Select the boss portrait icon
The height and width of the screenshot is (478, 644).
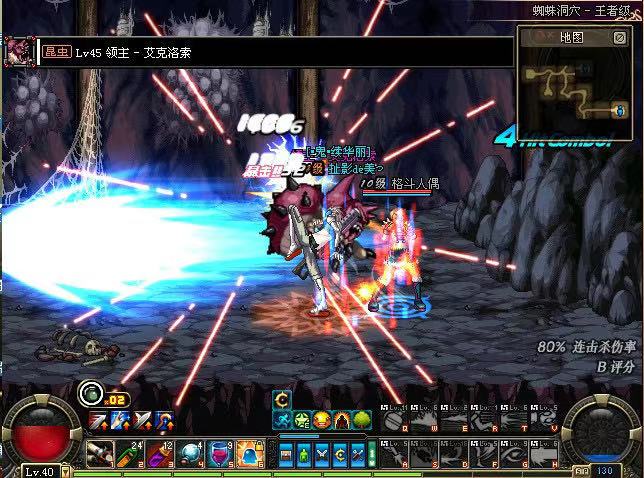(x=17, y=51)
